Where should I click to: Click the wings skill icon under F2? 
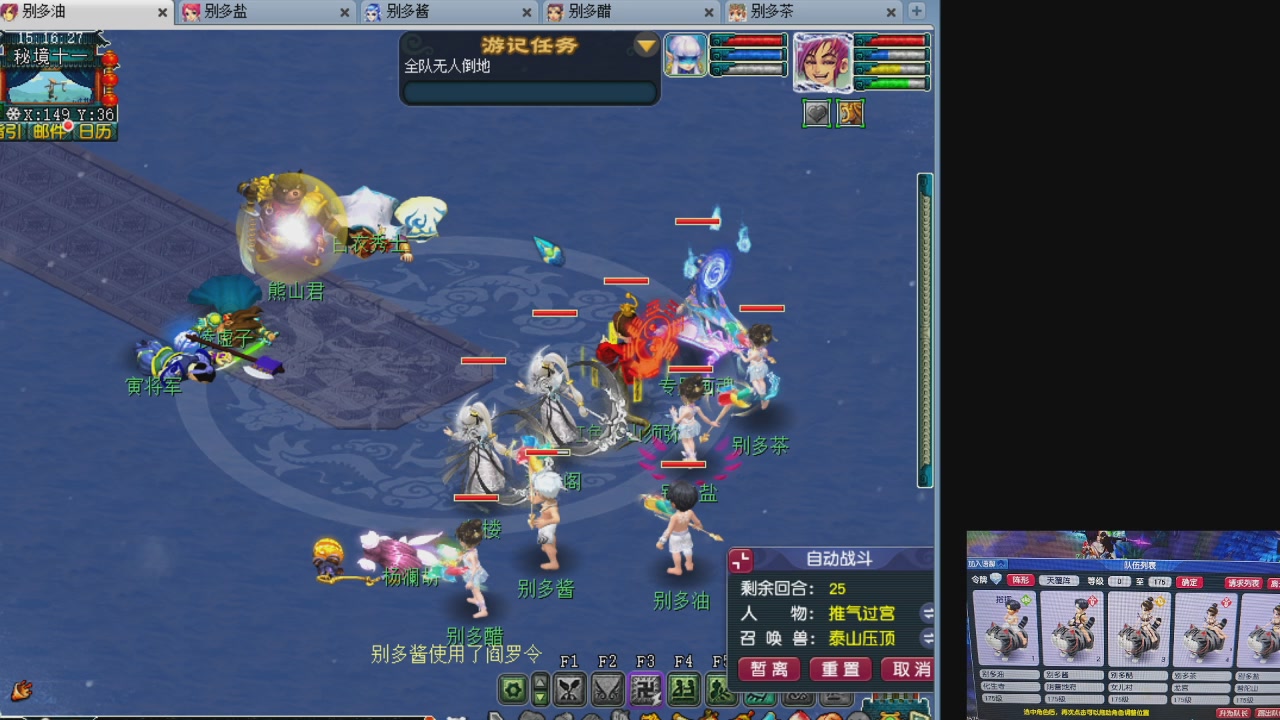point(607,690)
